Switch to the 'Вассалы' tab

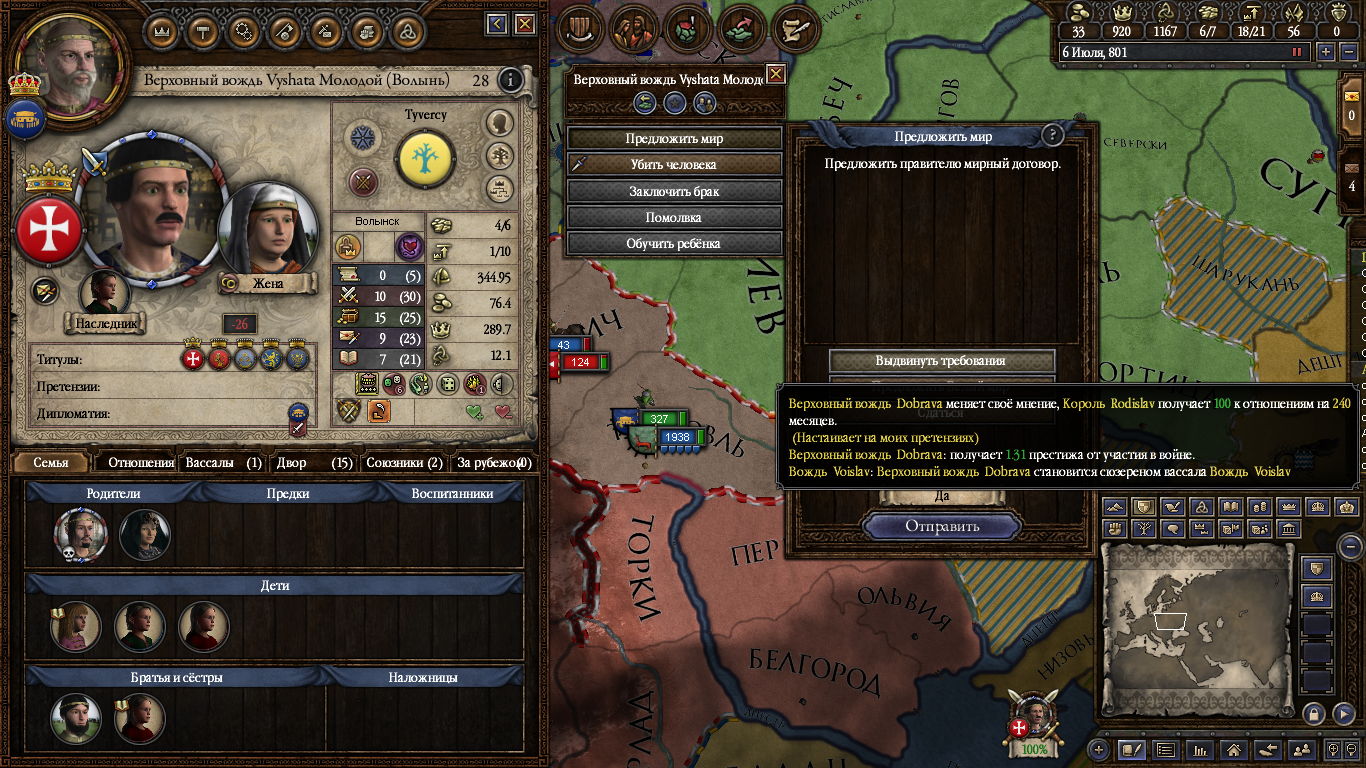(x=222, y=463)
